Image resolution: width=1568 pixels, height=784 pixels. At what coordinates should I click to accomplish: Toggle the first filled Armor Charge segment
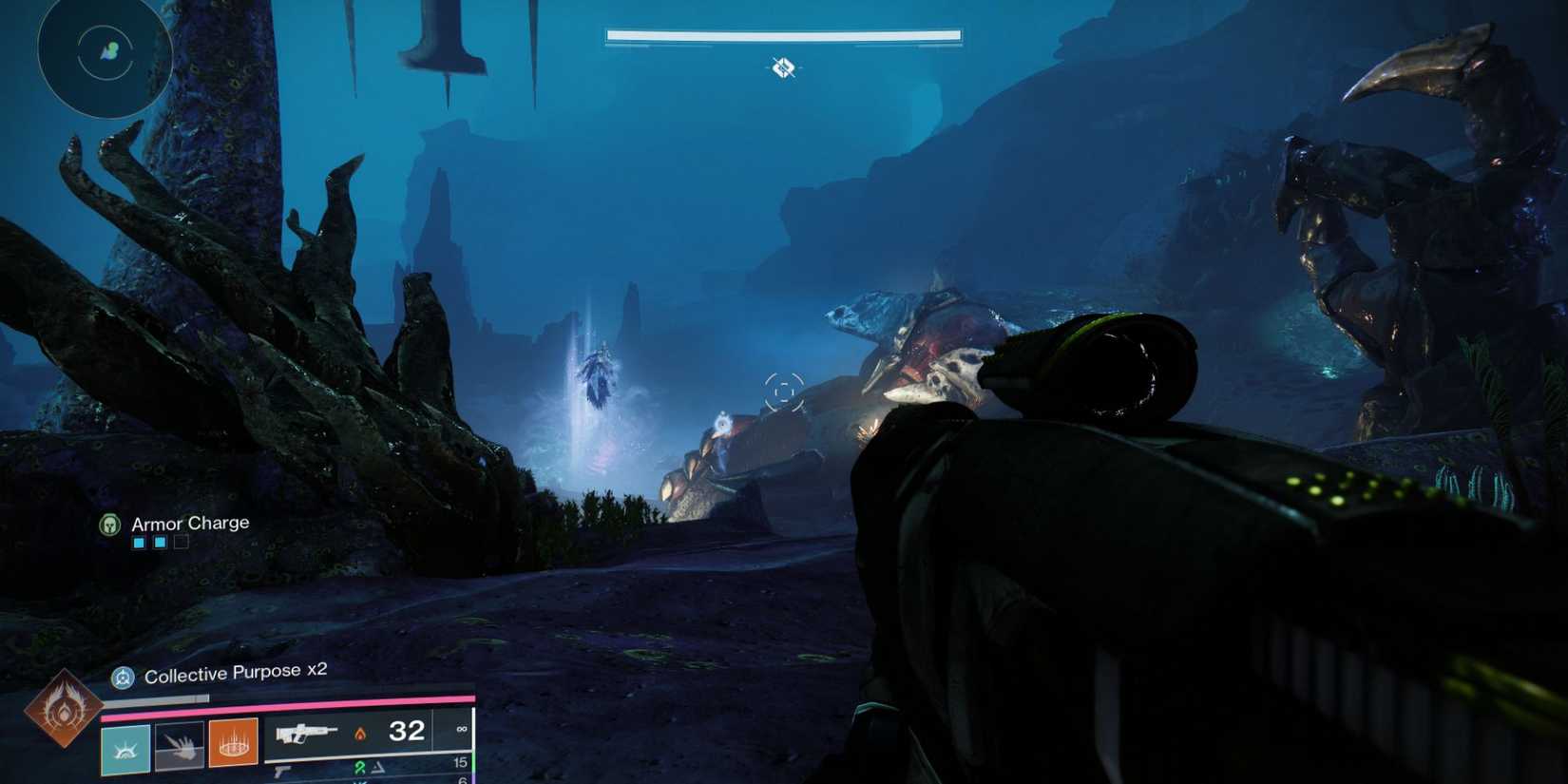[140, 543]
